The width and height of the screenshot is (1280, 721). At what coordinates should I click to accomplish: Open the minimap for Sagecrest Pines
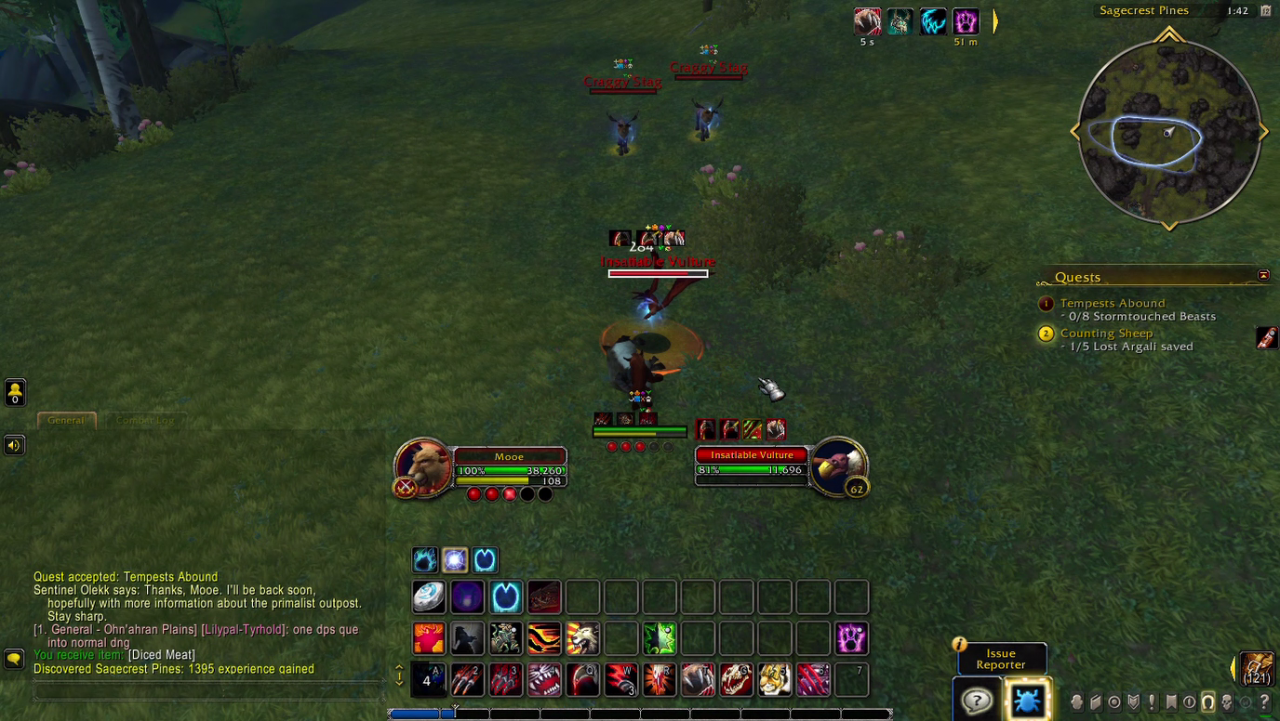1168,131
